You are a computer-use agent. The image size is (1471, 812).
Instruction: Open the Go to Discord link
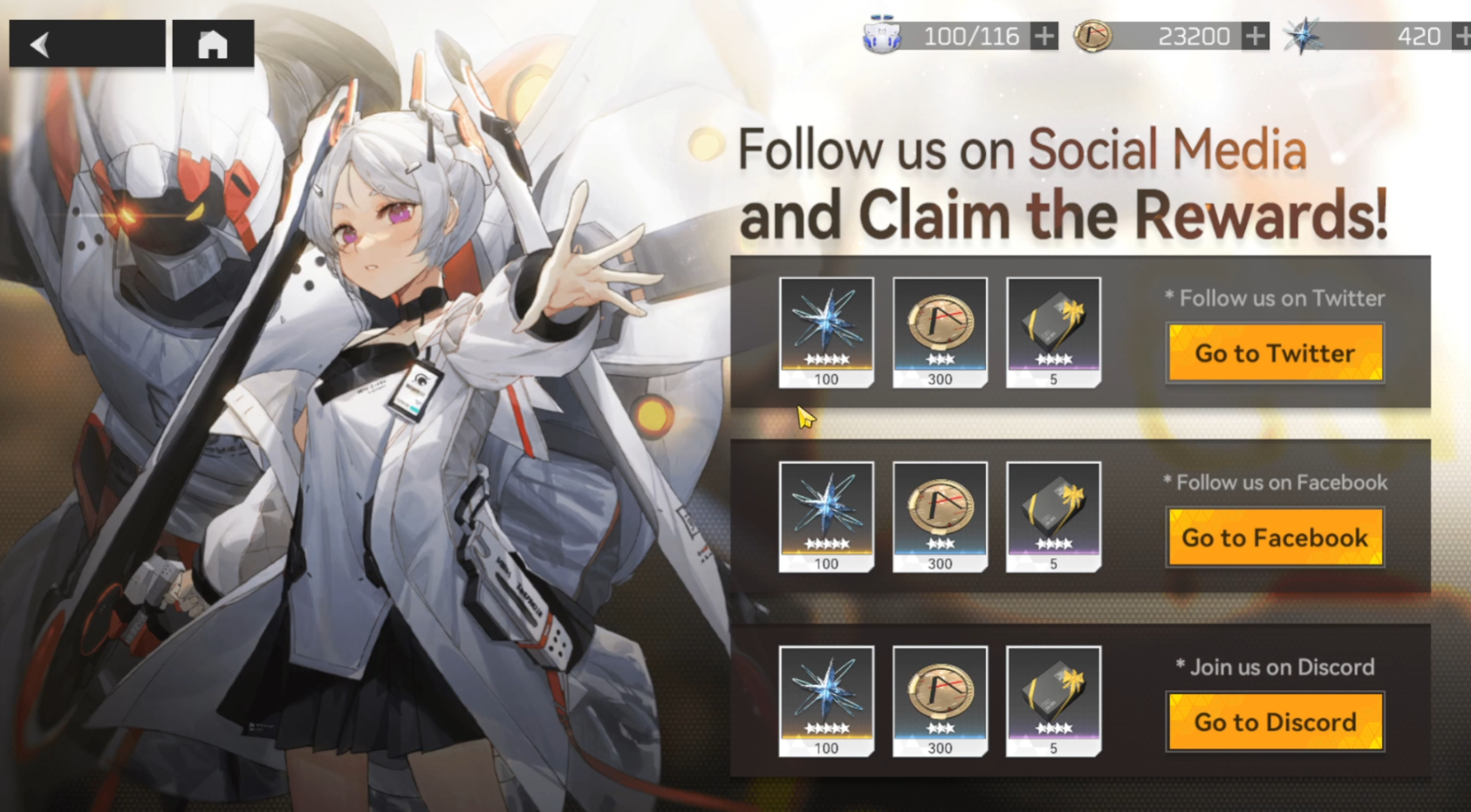(1275, 722)
